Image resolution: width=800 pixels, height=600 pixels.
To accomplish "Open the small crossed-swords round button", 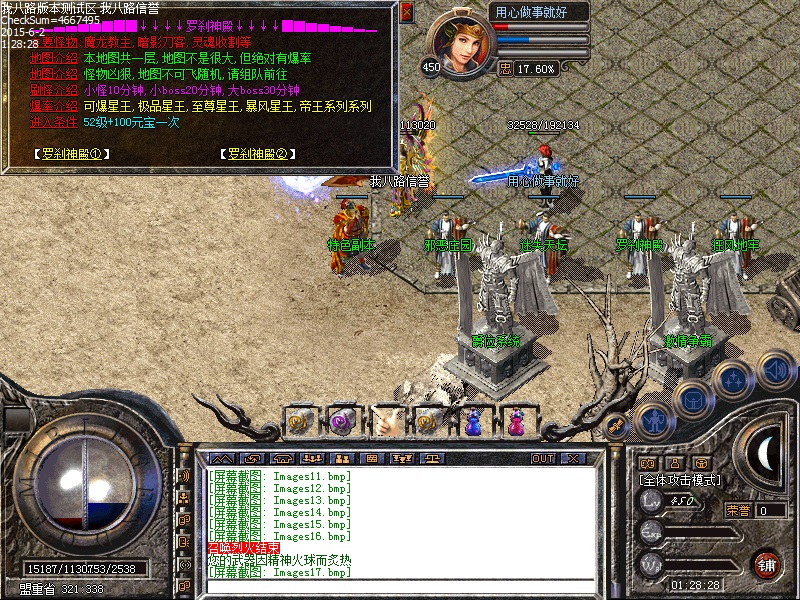I will 615,425.
